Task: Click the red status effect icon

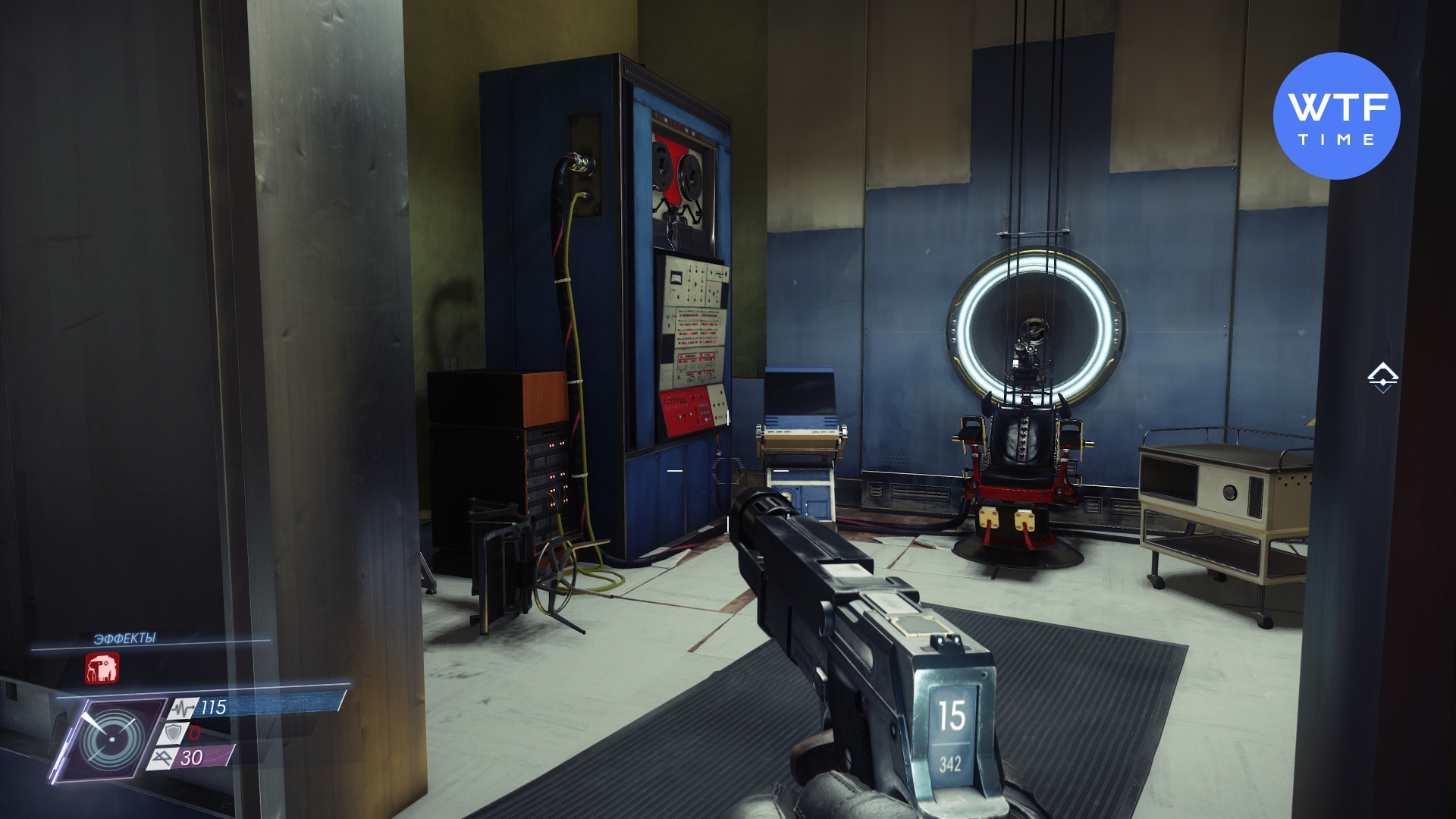Action: pyautogui.click(x=102, y=668)
